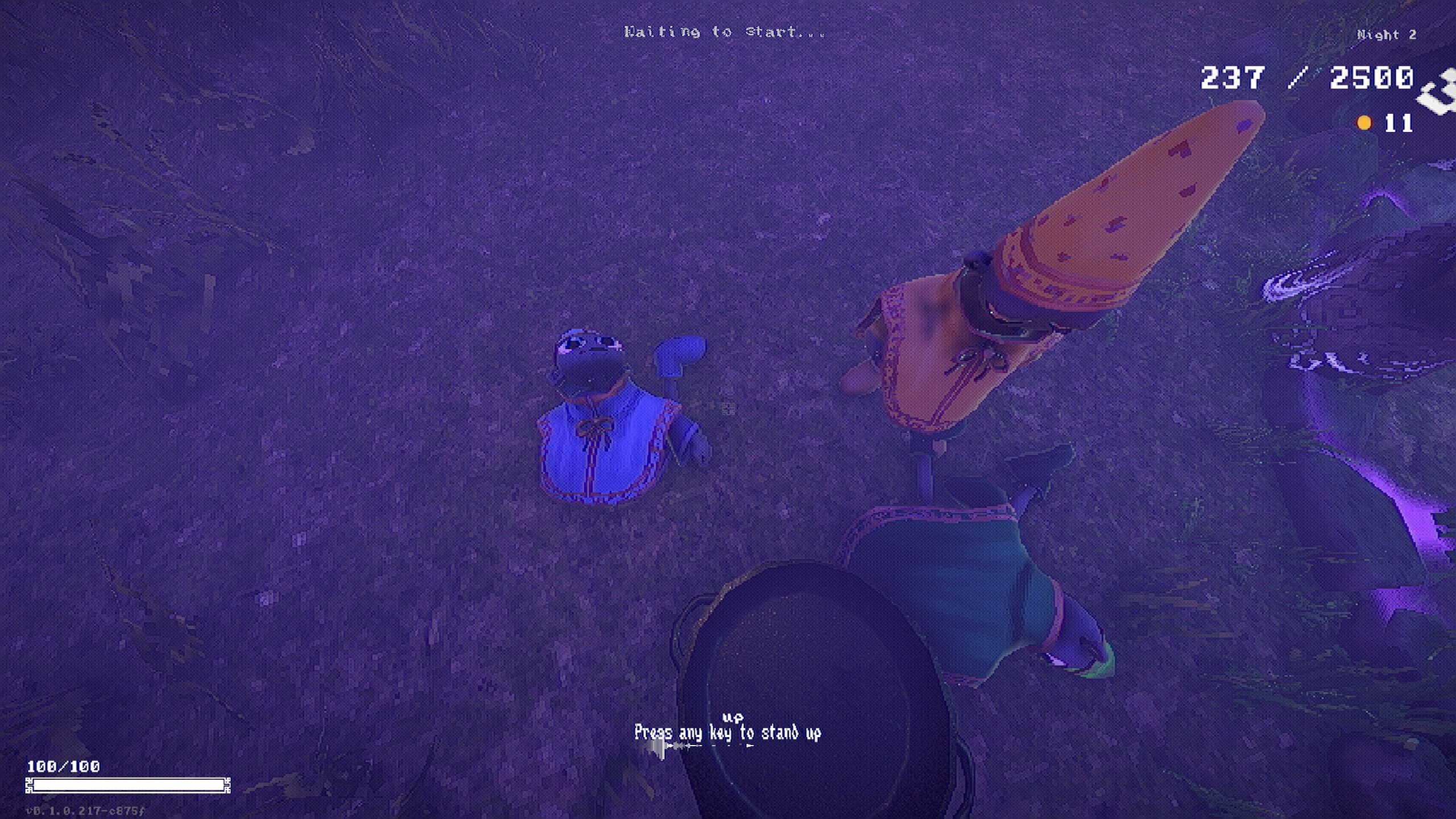Toggle the Night 2 phase indicator
This screenshot has height=819, width=1456.
[1385, 34]
